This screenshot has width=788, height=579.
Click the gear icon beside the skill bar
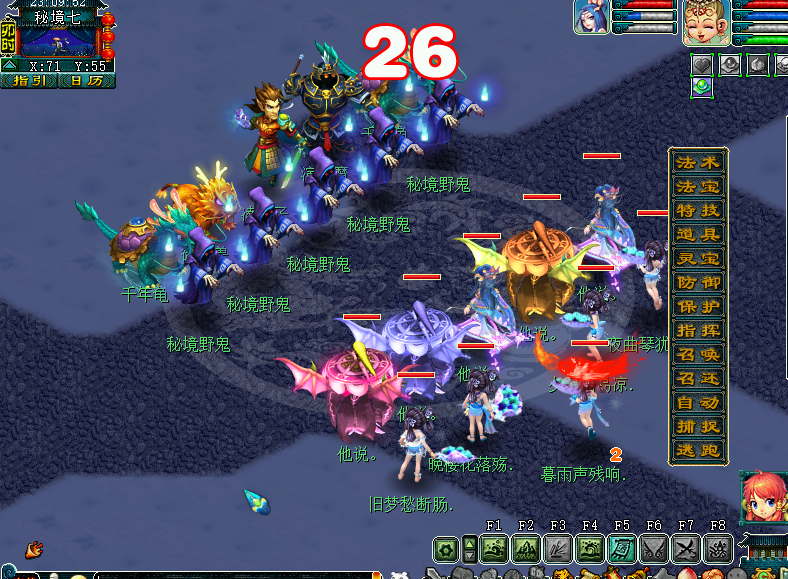[x=446, y=548]
